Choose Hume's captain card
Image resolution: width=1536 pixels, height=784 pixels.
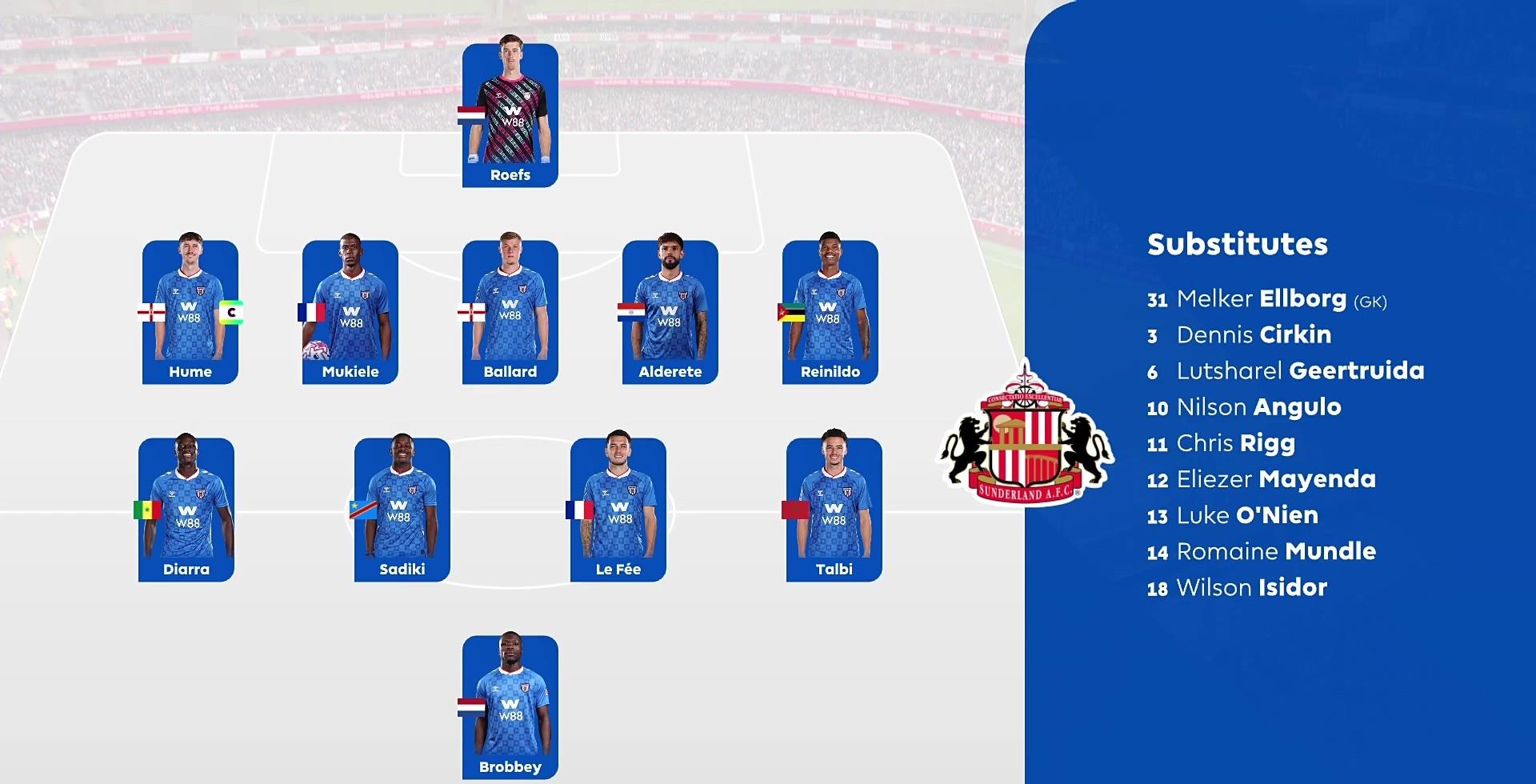click(x=190, y=312)
